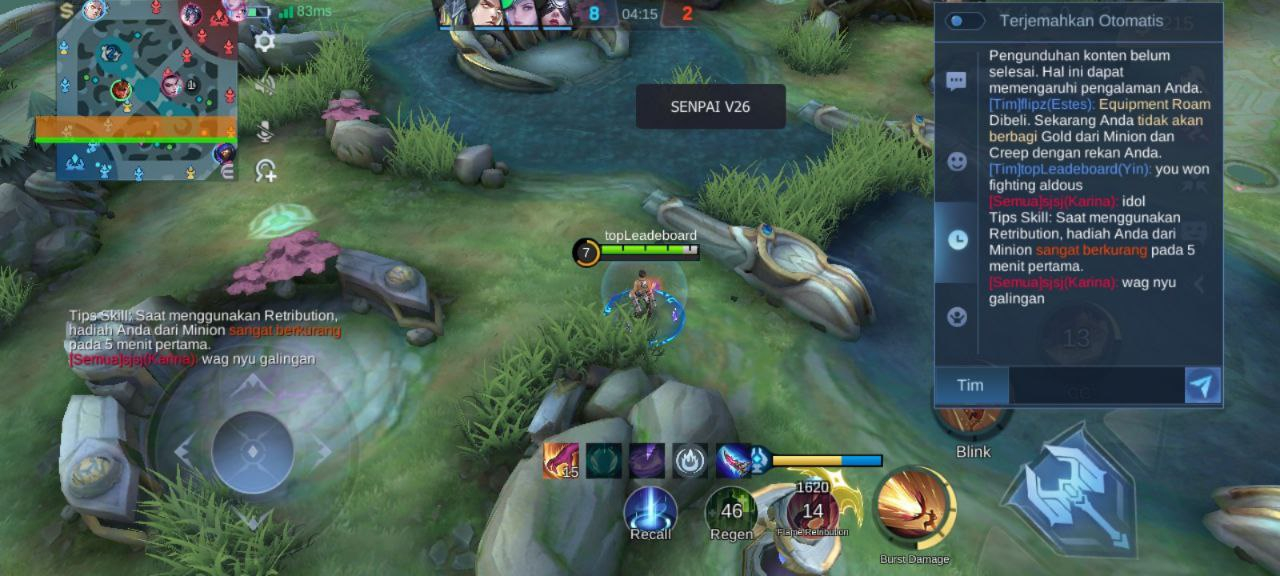Image resolution: width=1280 pixels, height=576 pixels.
Task: Open the settings gear icon
Action: 265,42
